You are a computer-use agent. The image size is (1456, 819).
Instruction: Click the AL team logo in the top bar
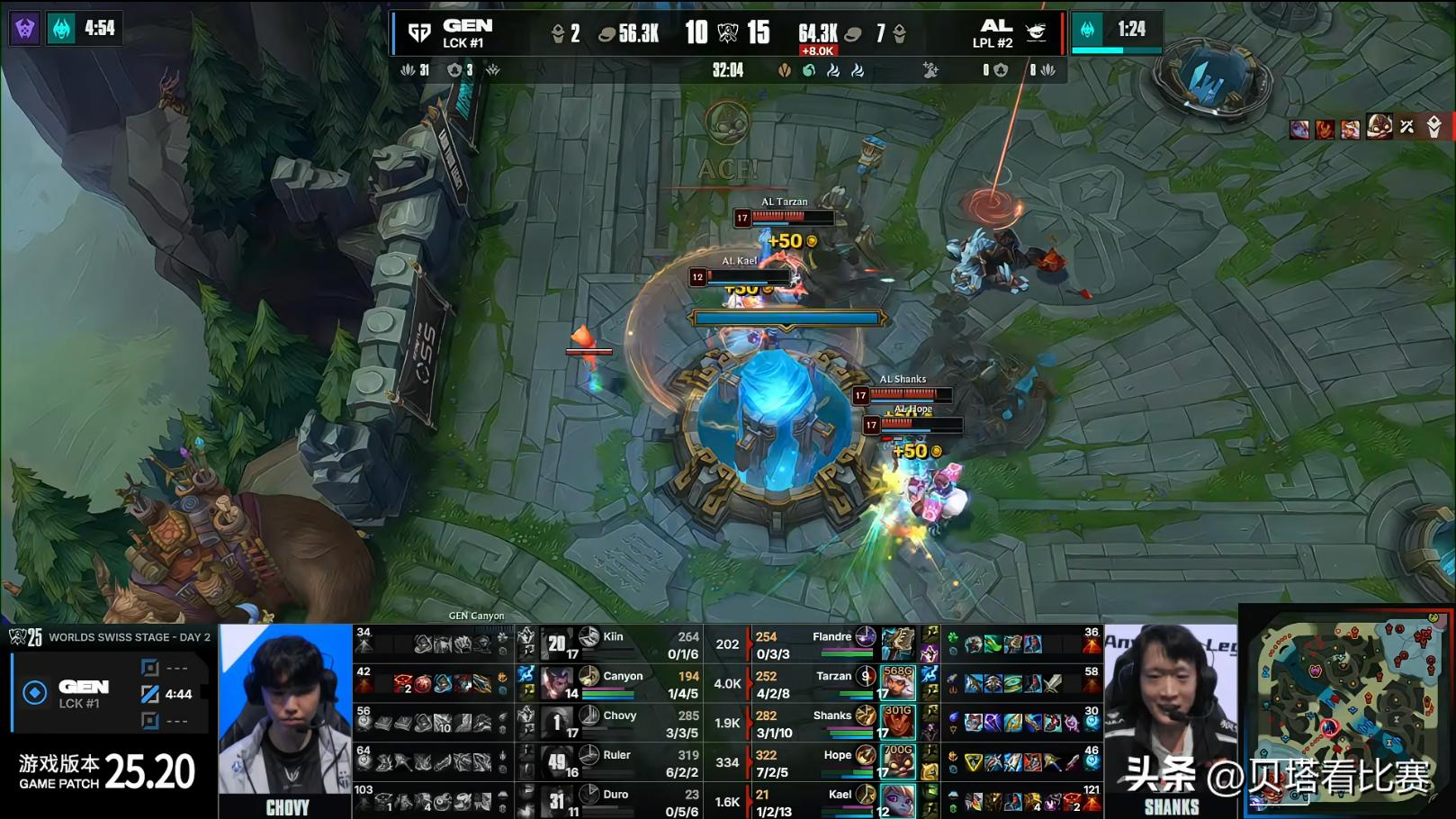point(1037,32)
